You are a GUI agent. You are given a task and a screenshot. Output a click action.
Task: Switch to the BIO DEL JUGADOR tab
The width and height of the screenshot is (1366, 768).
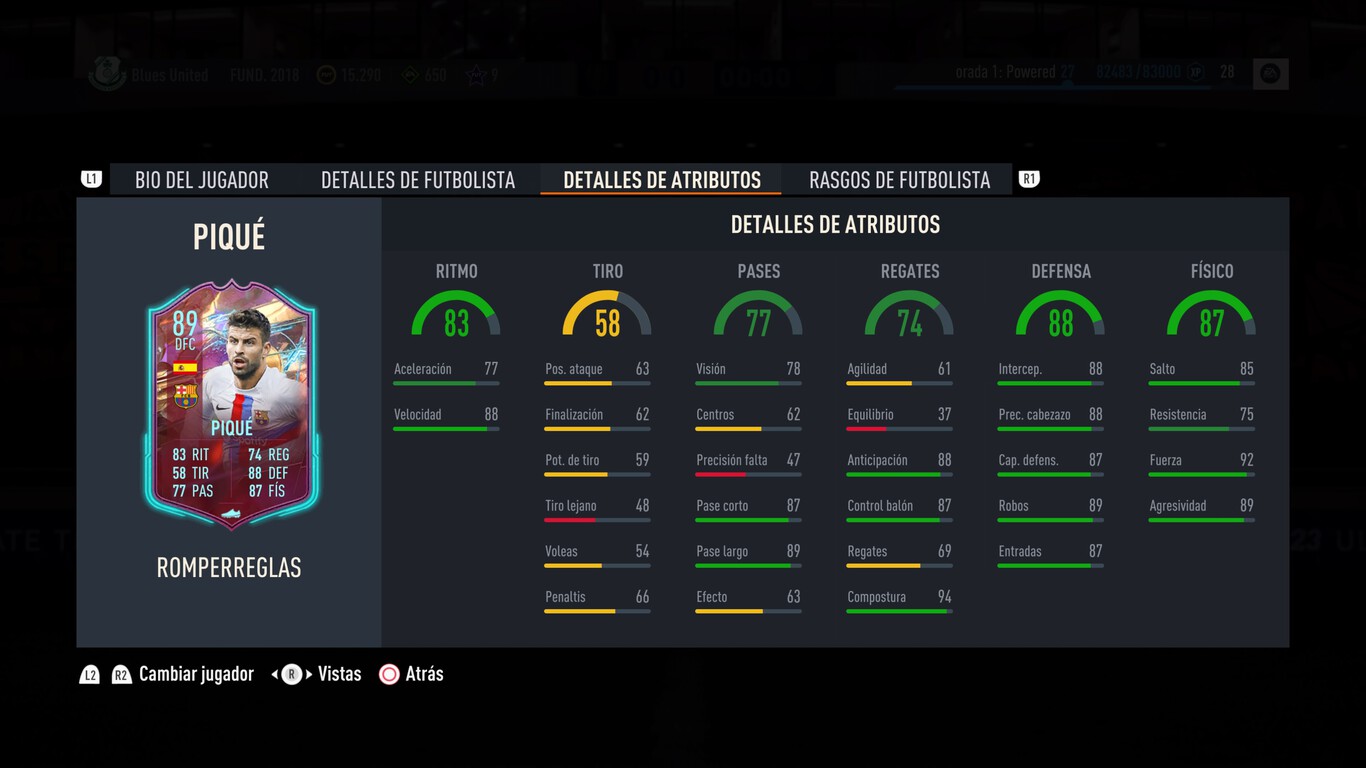pos(202,179)
